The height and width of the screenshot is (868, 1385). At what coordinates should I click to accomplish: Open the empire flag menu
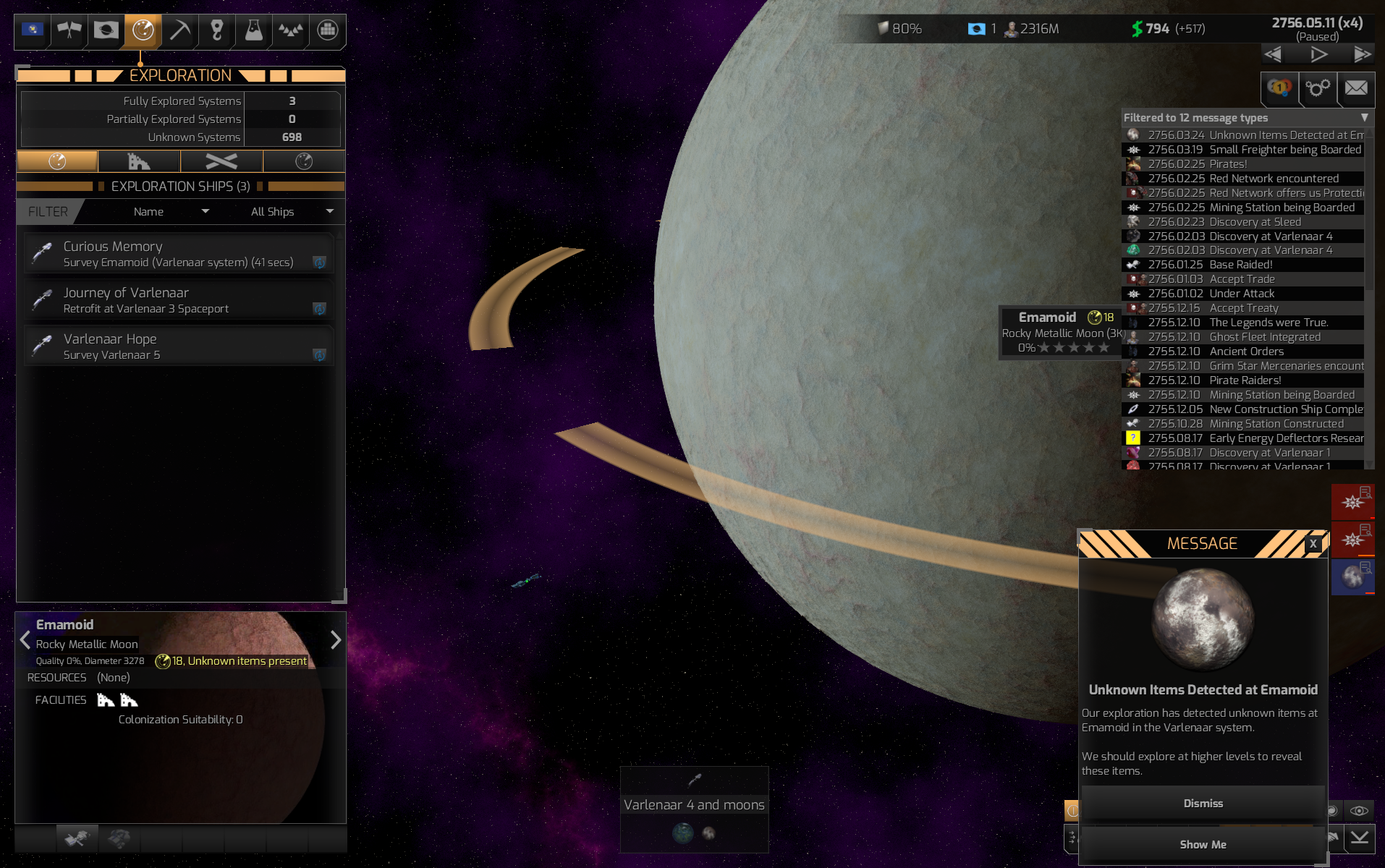[33, 30]
